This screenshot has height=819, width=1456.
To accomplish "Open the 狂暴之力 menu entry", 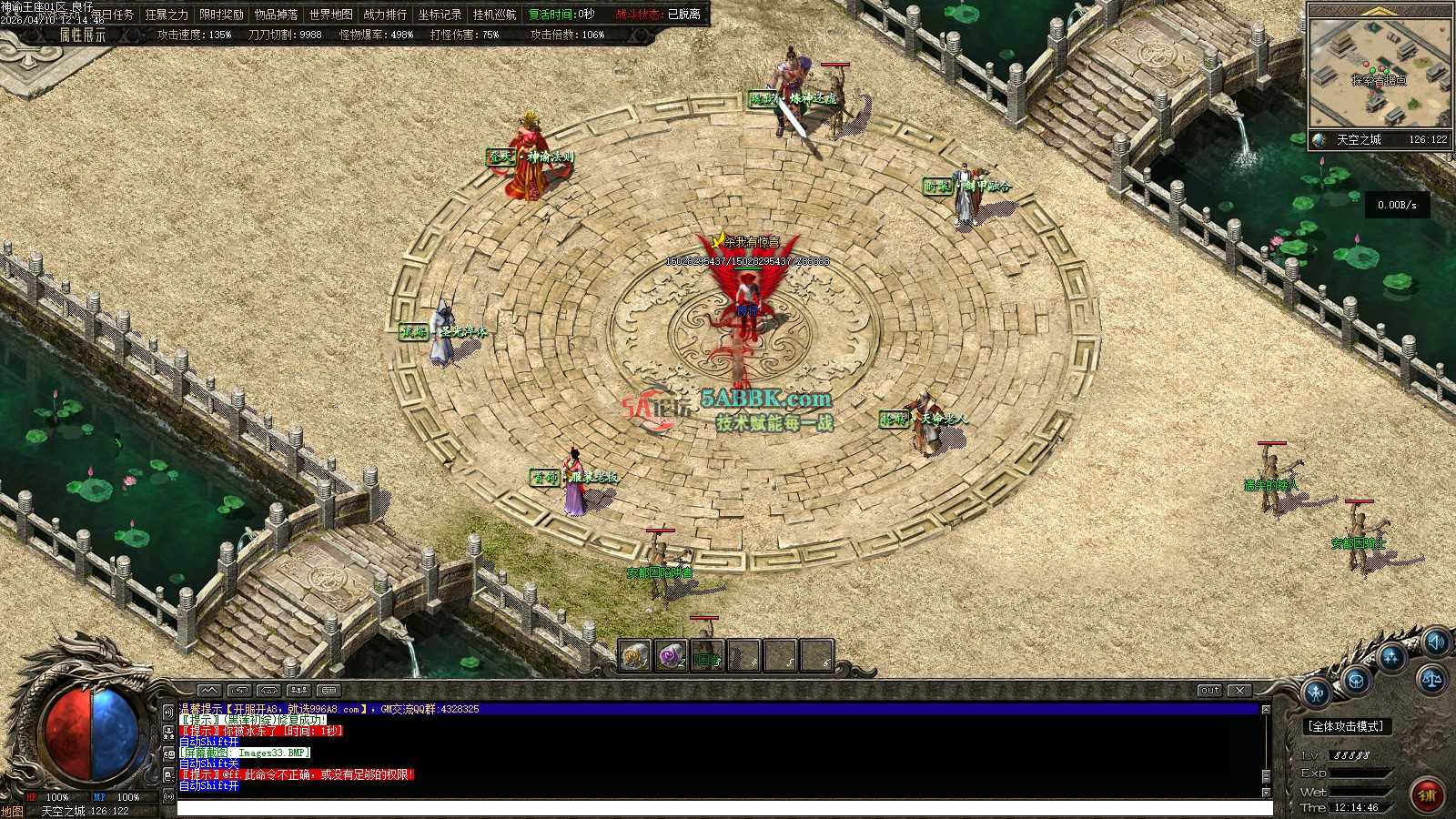I will coord(167,15).
